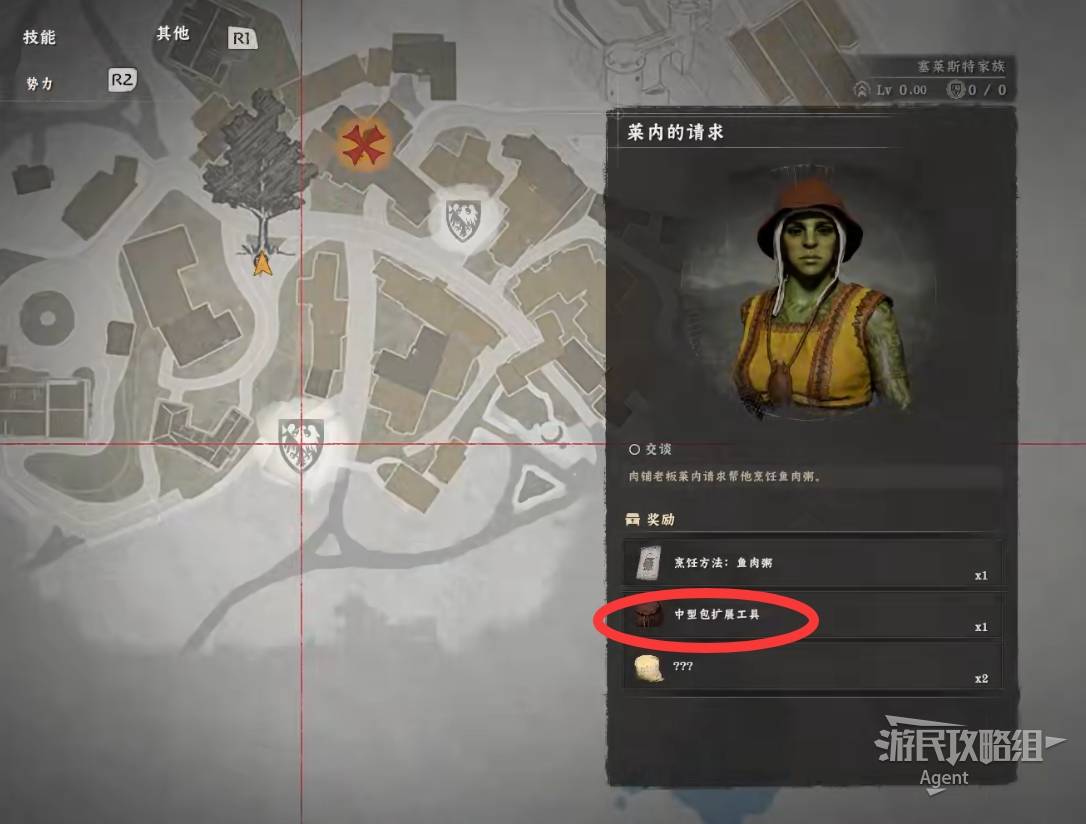Select the ??? unknown reward row
The width and height of the screenshot is (1086, 824).
(x=811, y=667)
